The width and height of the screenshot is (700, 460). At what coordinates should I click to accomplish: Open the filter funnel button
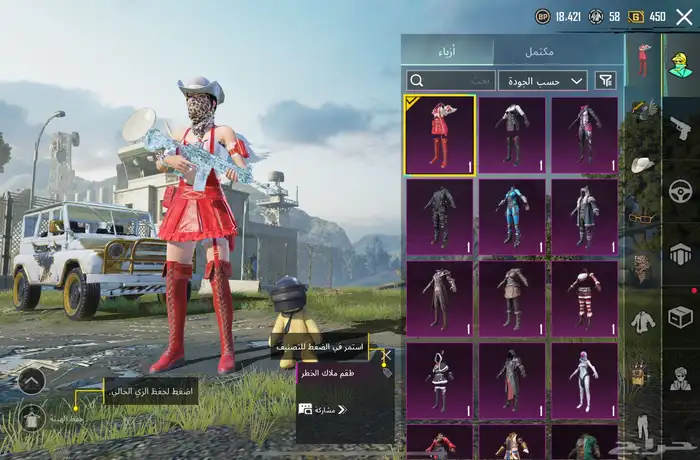606,80
